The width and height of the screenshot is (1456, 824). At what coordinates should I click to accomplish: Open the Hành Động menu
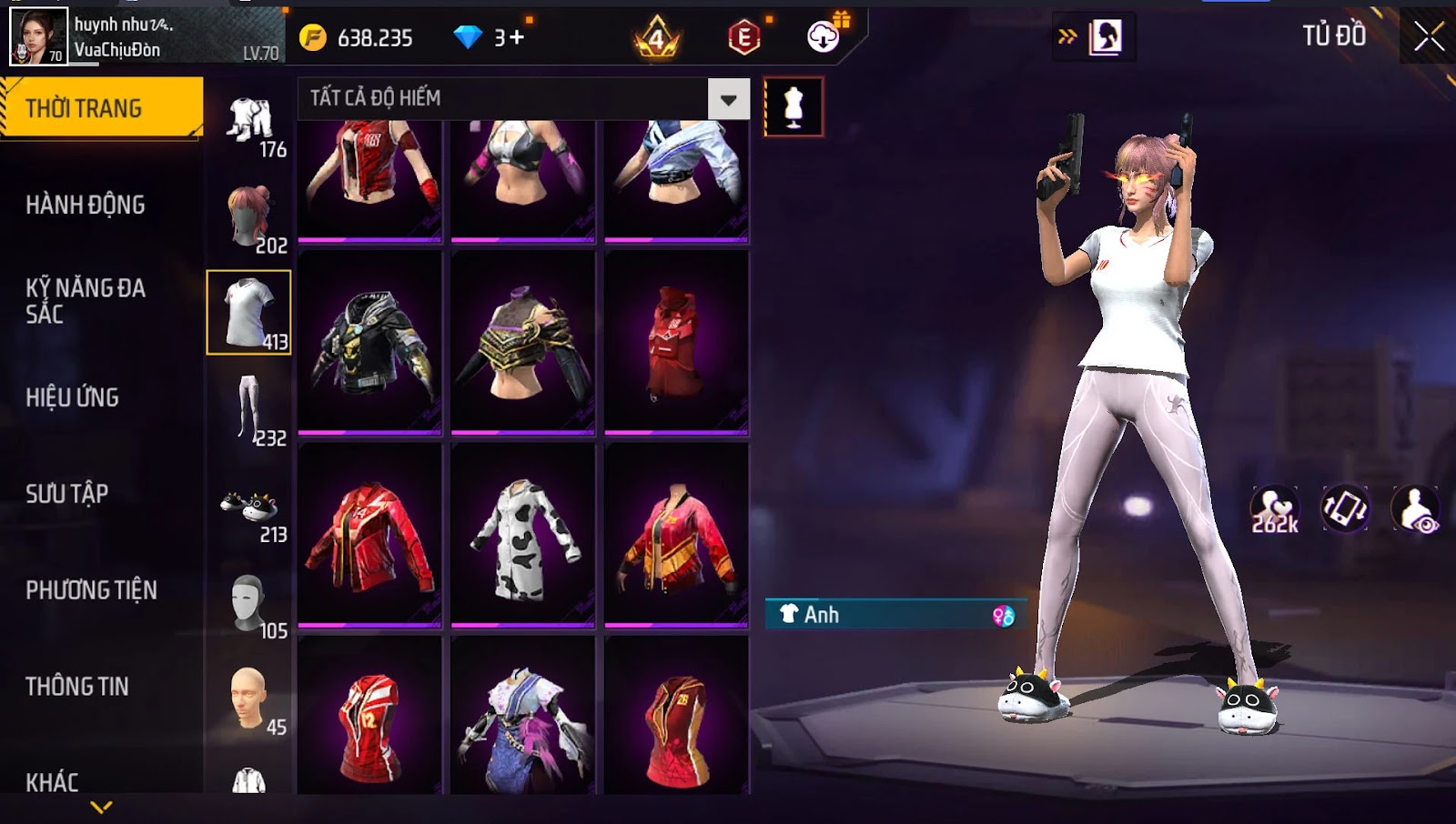[86, 205]
